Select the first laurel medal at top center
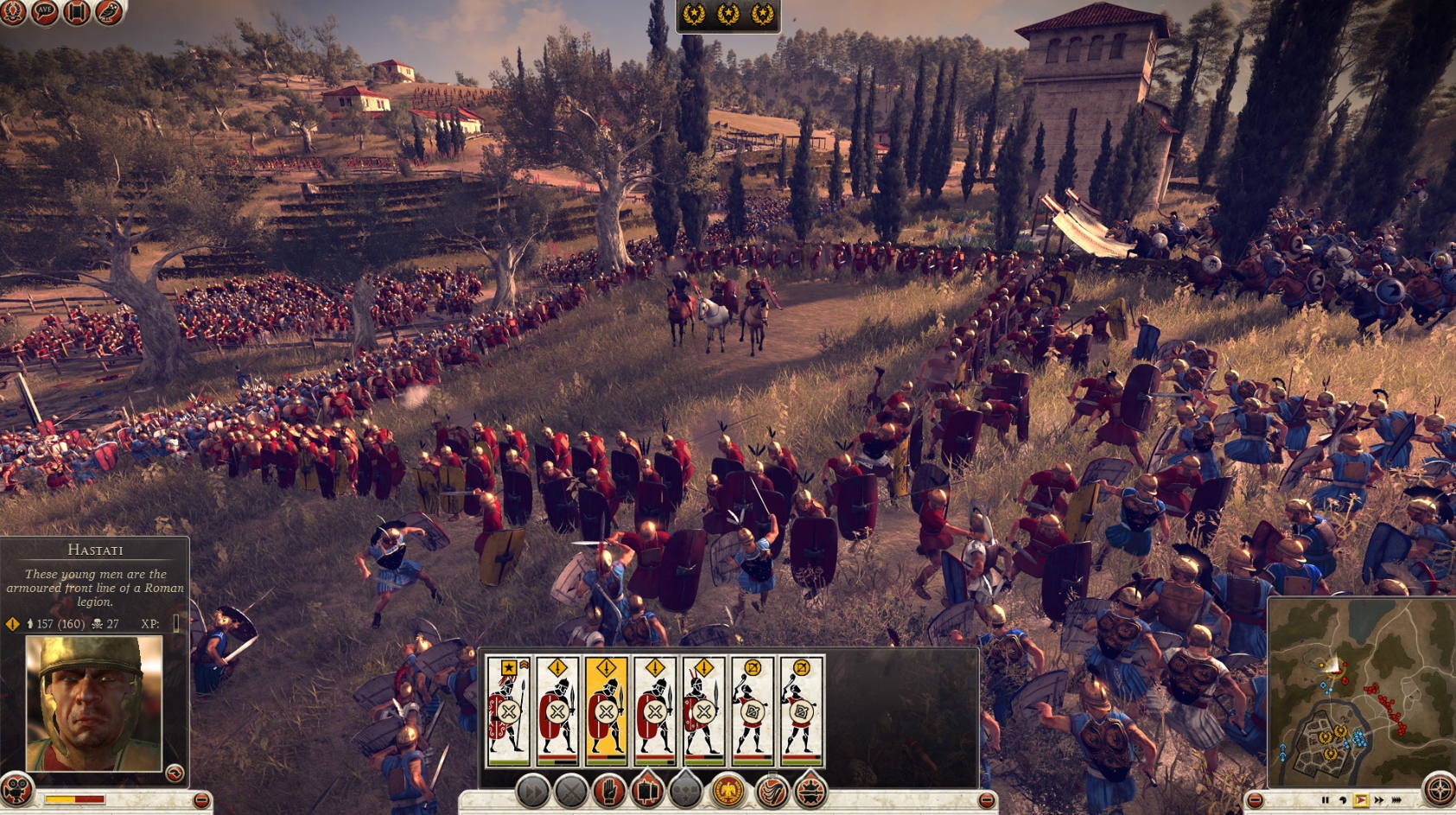Image resolution: width=1456 pixels, height=815 pixels. [x=694, y=15]
